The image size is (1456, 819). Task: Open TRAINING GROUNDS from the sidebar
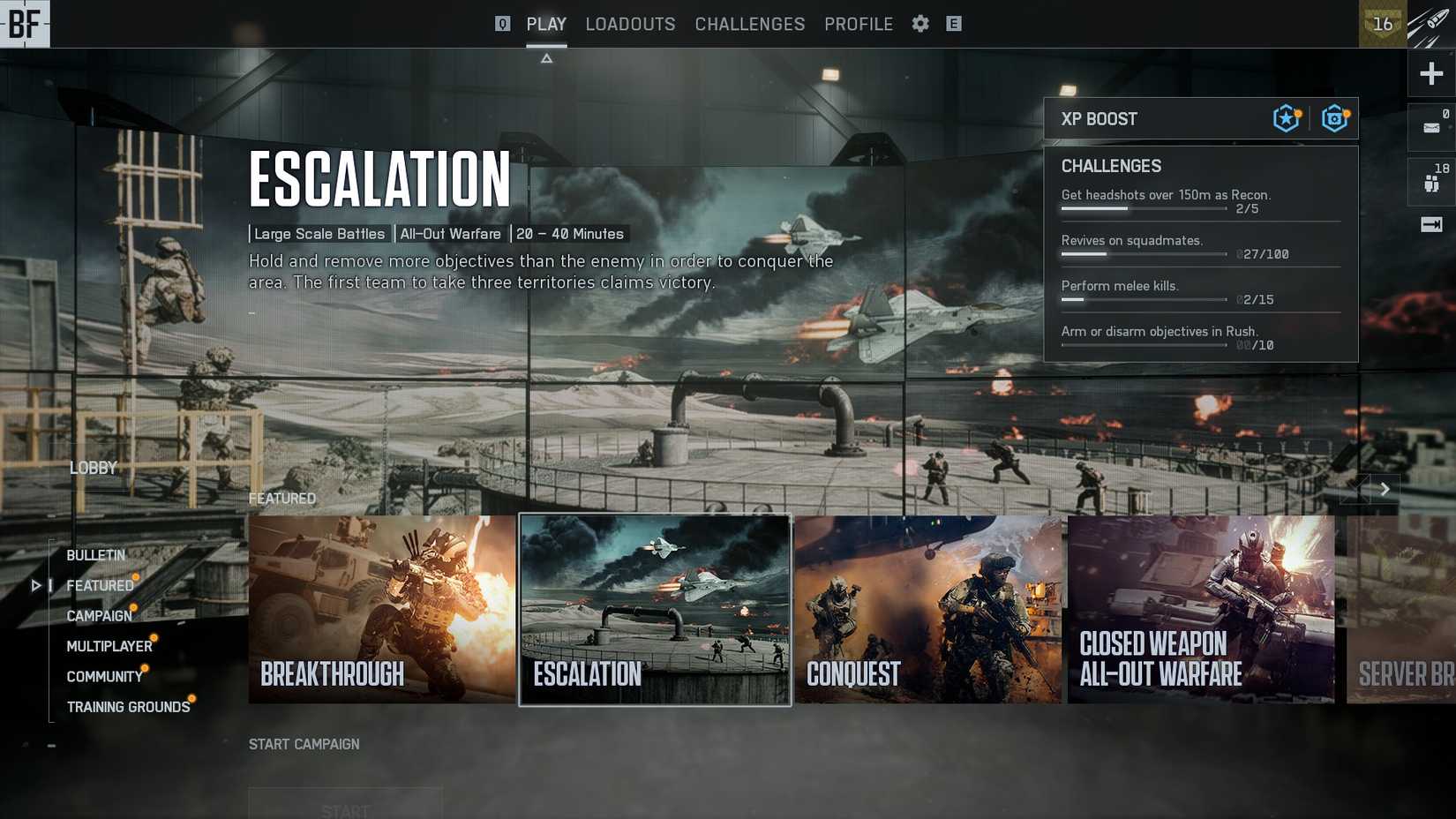click(128, 706)
